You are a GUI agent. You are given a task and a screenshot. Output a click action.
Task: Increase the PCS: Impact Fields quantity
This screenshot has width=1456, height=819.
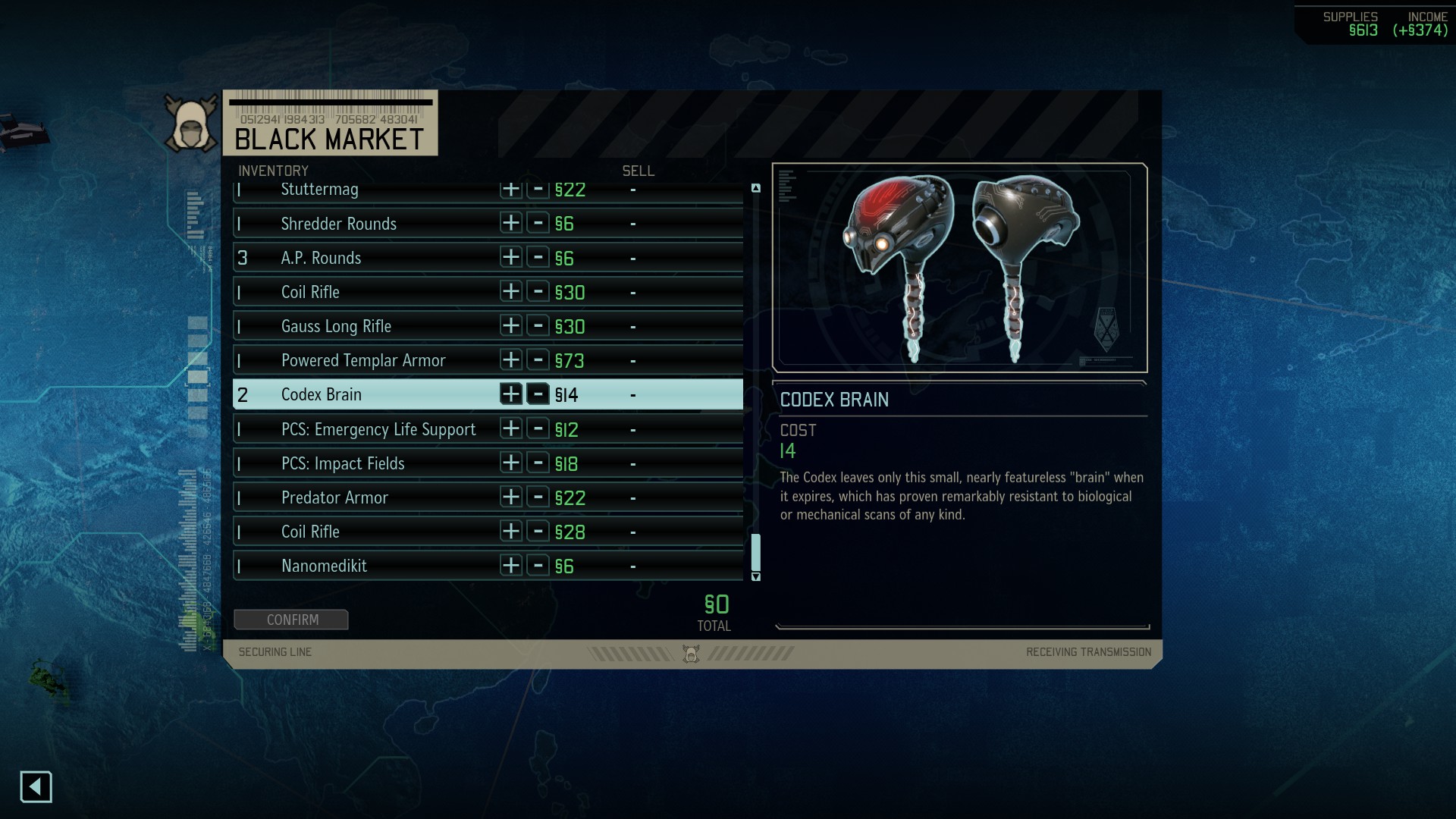click(512, 463)
